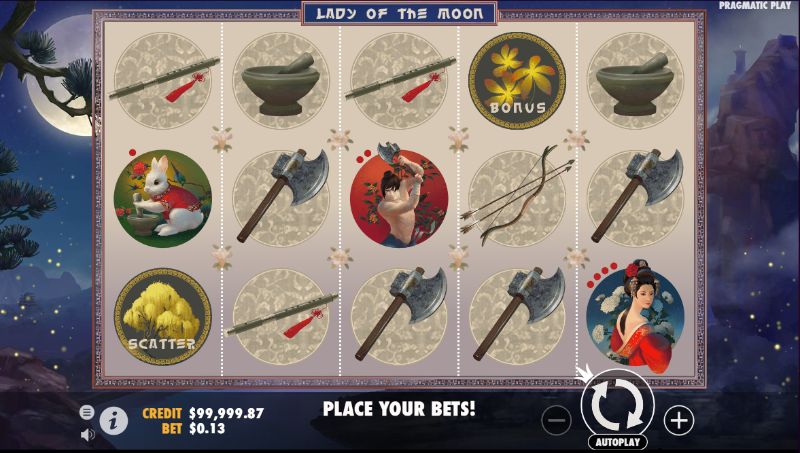Open the game info panel
The height and width of the screenshot is (453, 800).
(115, 421)
